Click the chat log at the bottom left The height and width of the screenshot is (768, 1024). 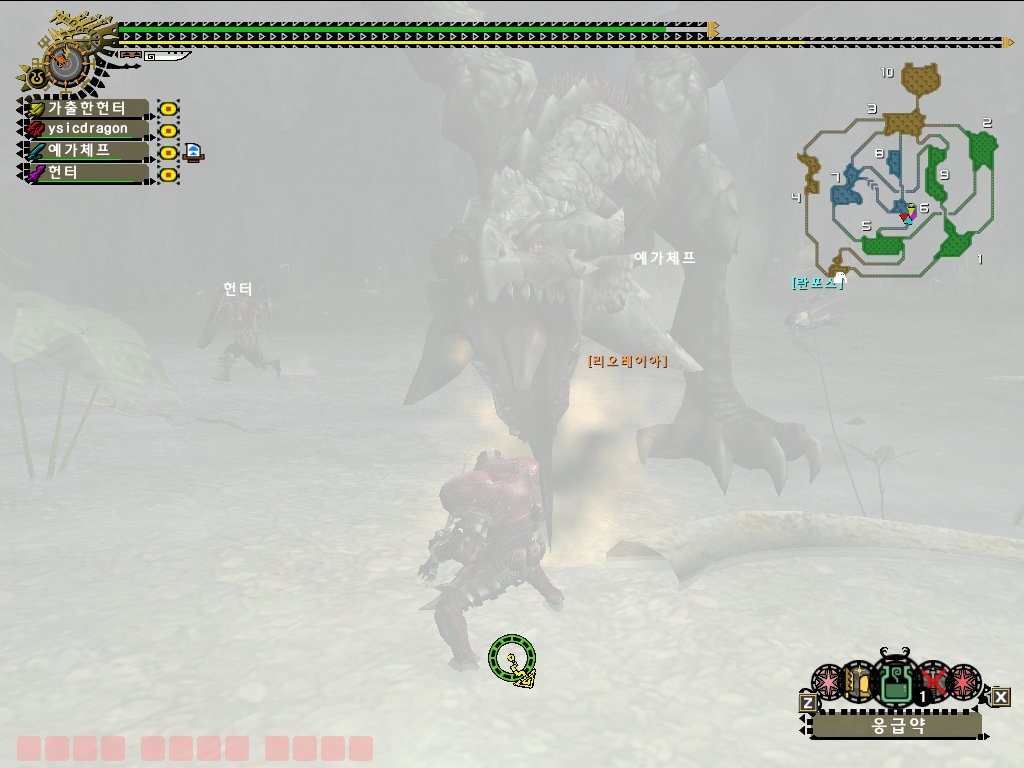[195, 748]
